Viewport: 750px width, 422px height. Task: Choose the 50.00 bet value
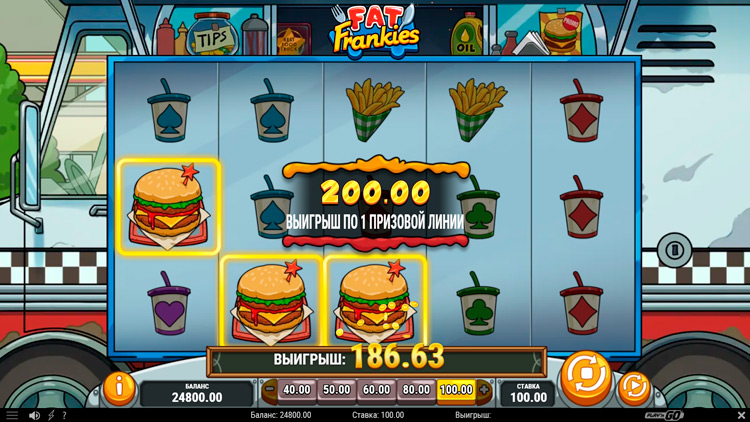click(337, 389)
